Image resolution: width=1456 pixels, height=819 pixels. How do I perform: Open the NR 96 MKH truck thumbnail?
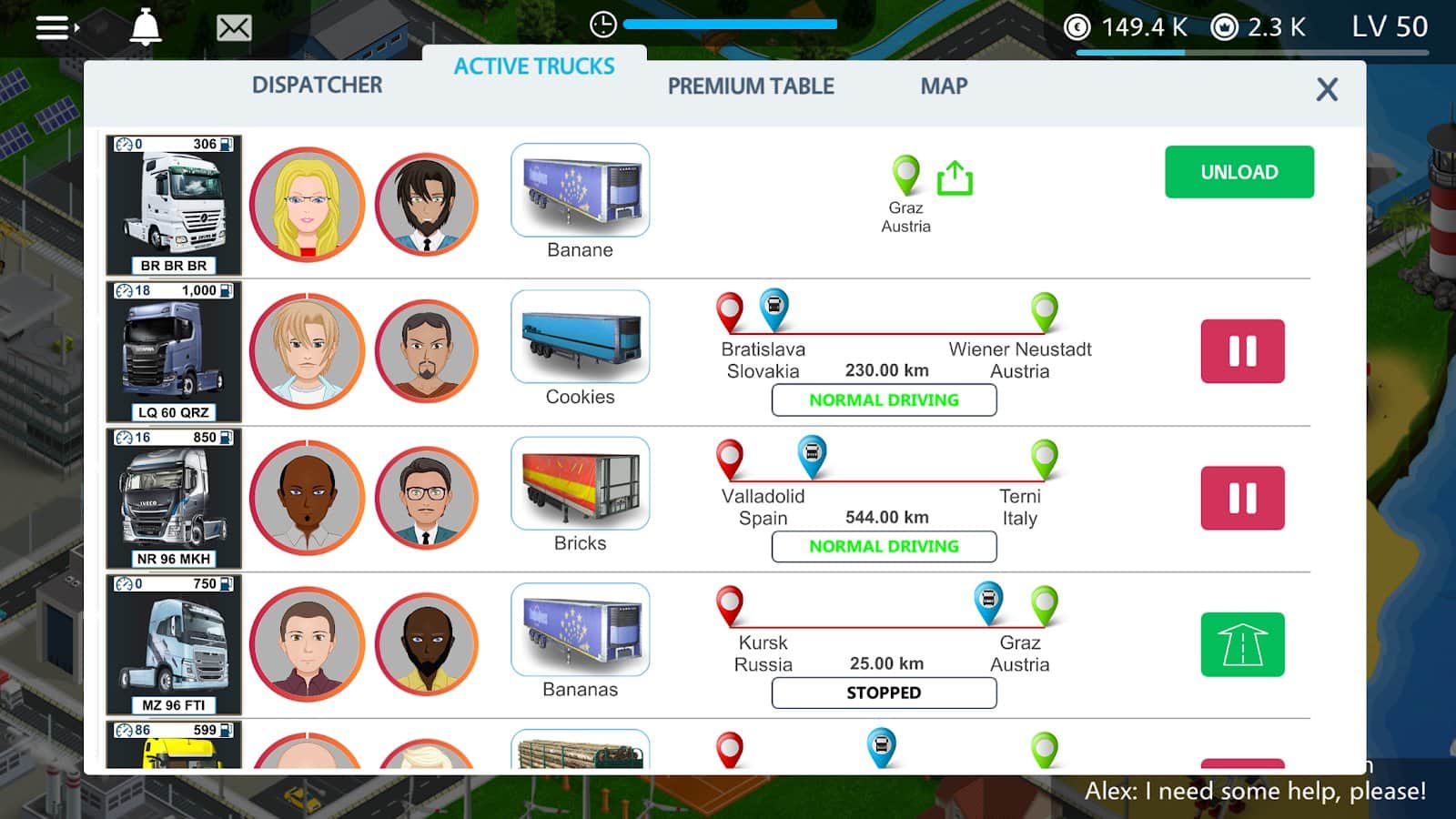point(174,498)
